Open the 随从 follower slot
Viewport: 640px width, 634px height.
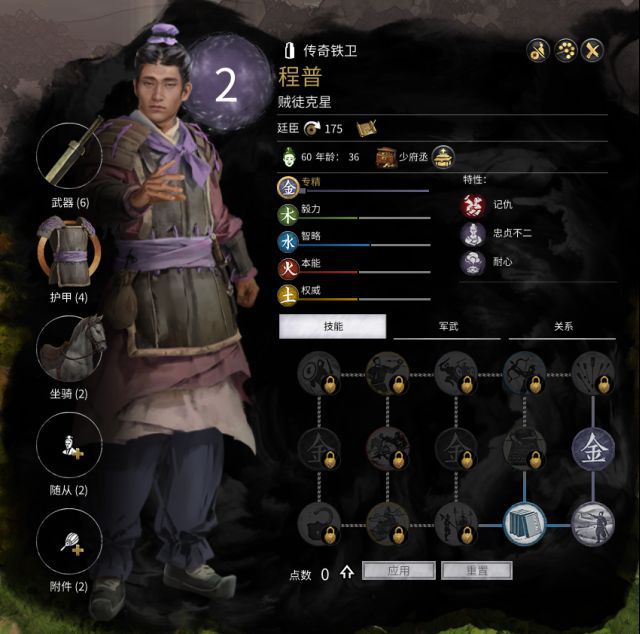[70, 444]
